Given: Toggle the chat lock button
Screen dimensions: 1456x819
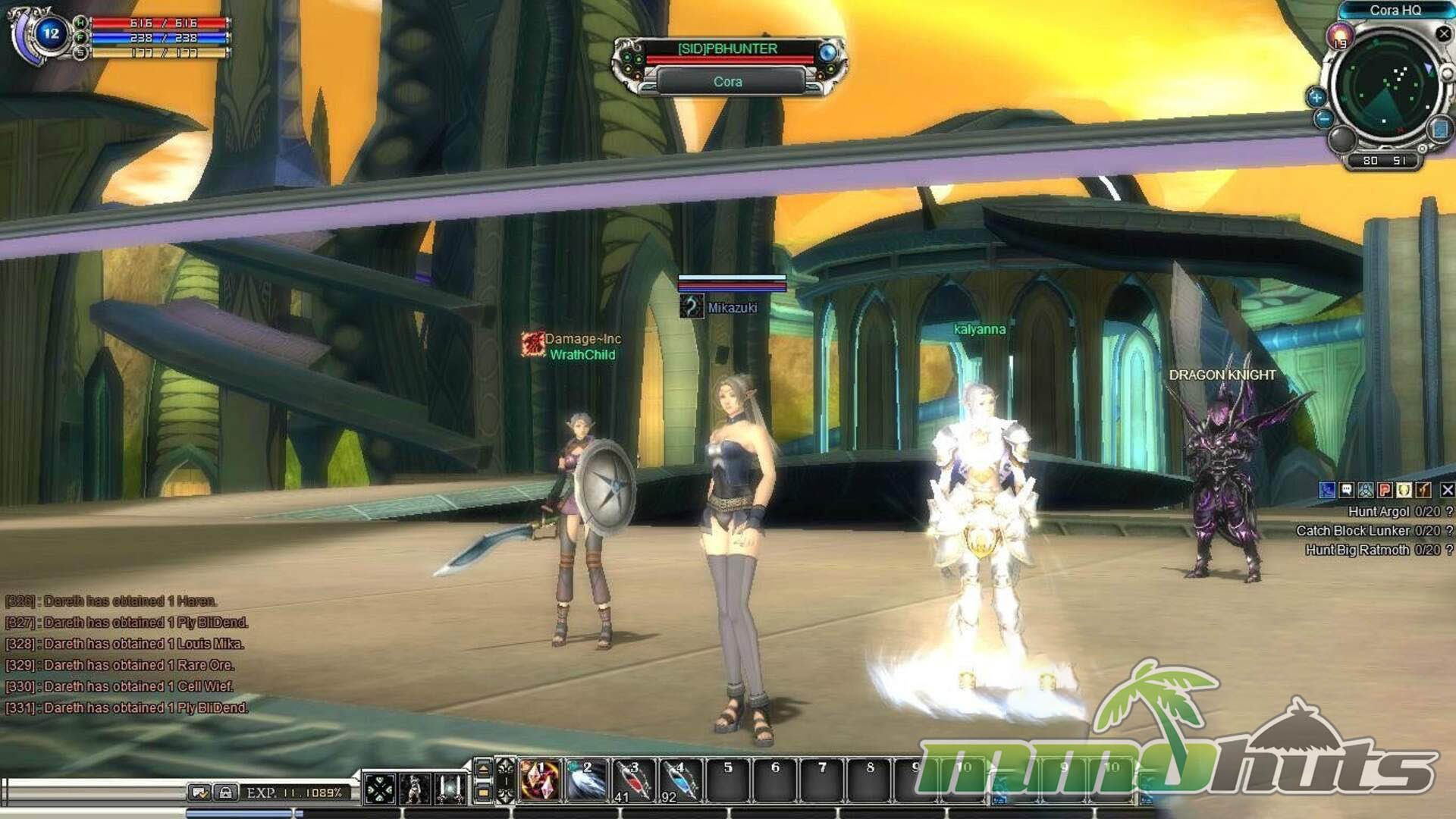Looking at the screenshot, I should 225,793.
